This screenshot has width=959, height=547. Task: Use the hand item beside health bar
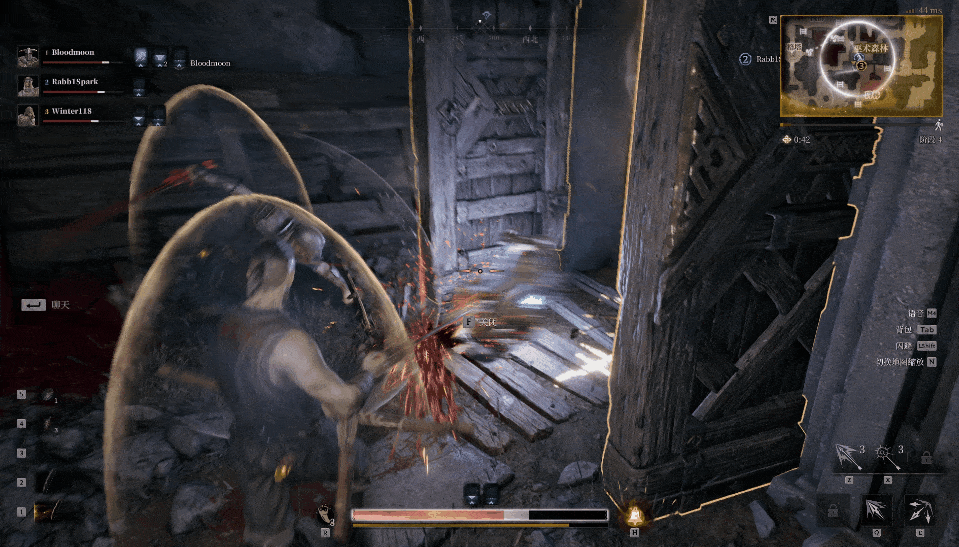[327, 516]
